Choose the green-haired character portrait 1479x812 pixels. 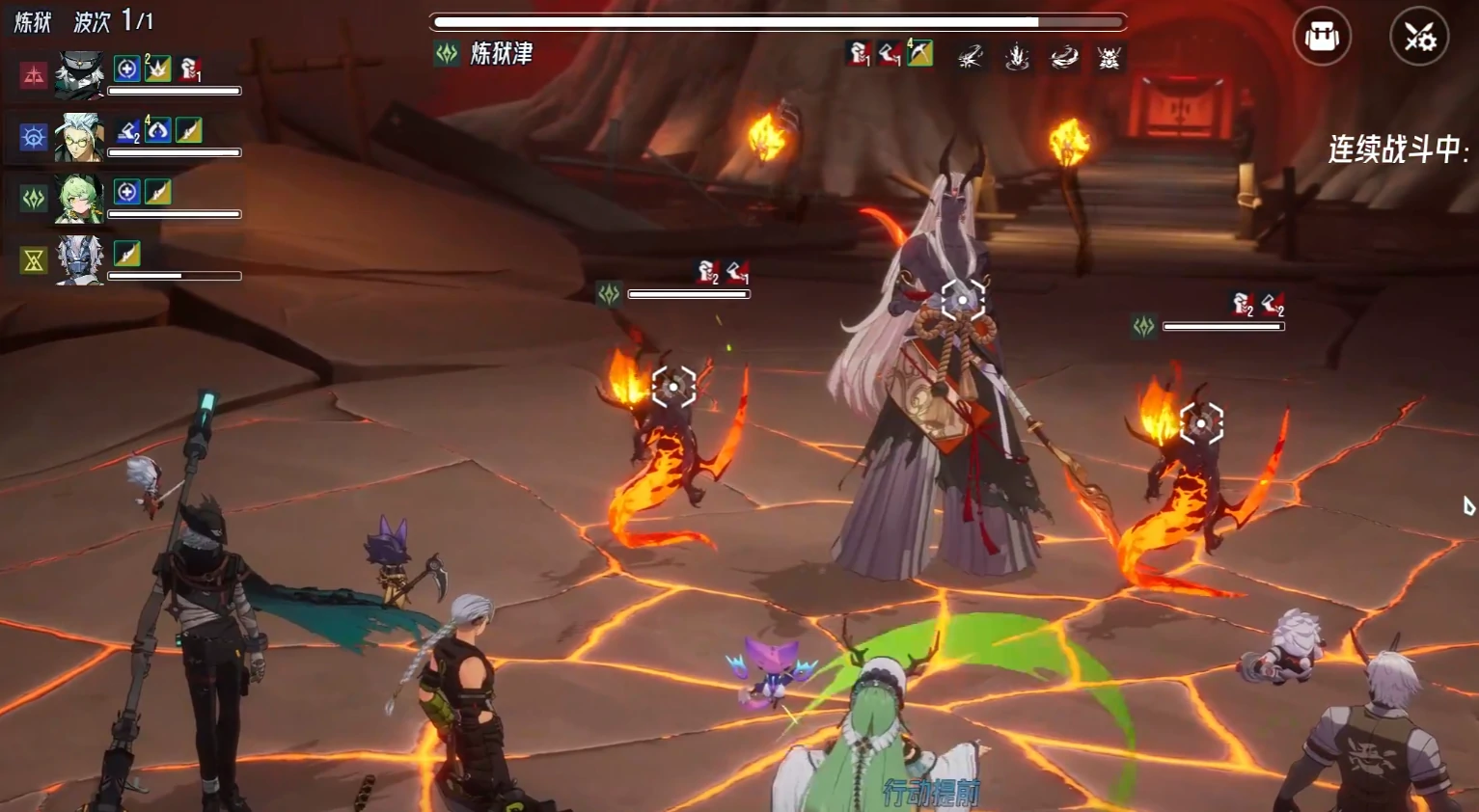pos(78,198)
